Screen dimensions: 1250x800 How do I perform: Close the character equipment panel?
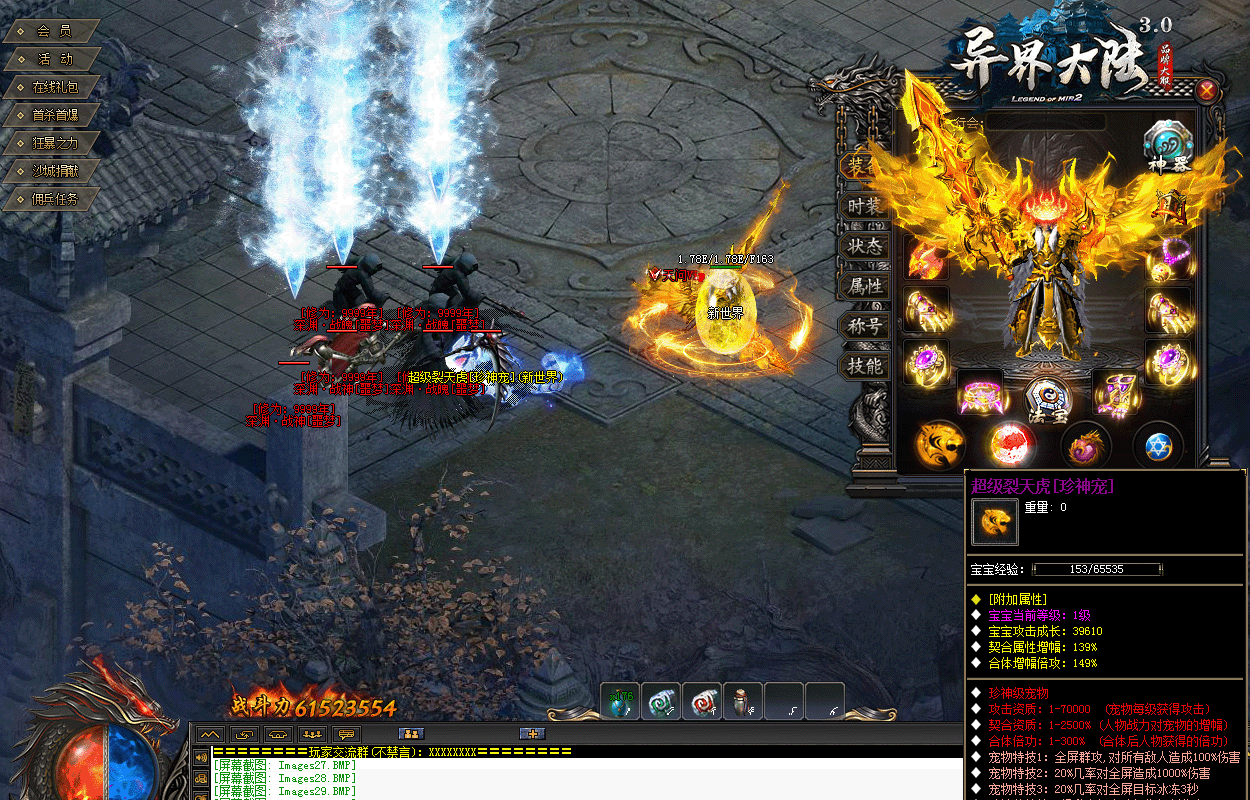pyautogui.click(x=1207, y=91)
